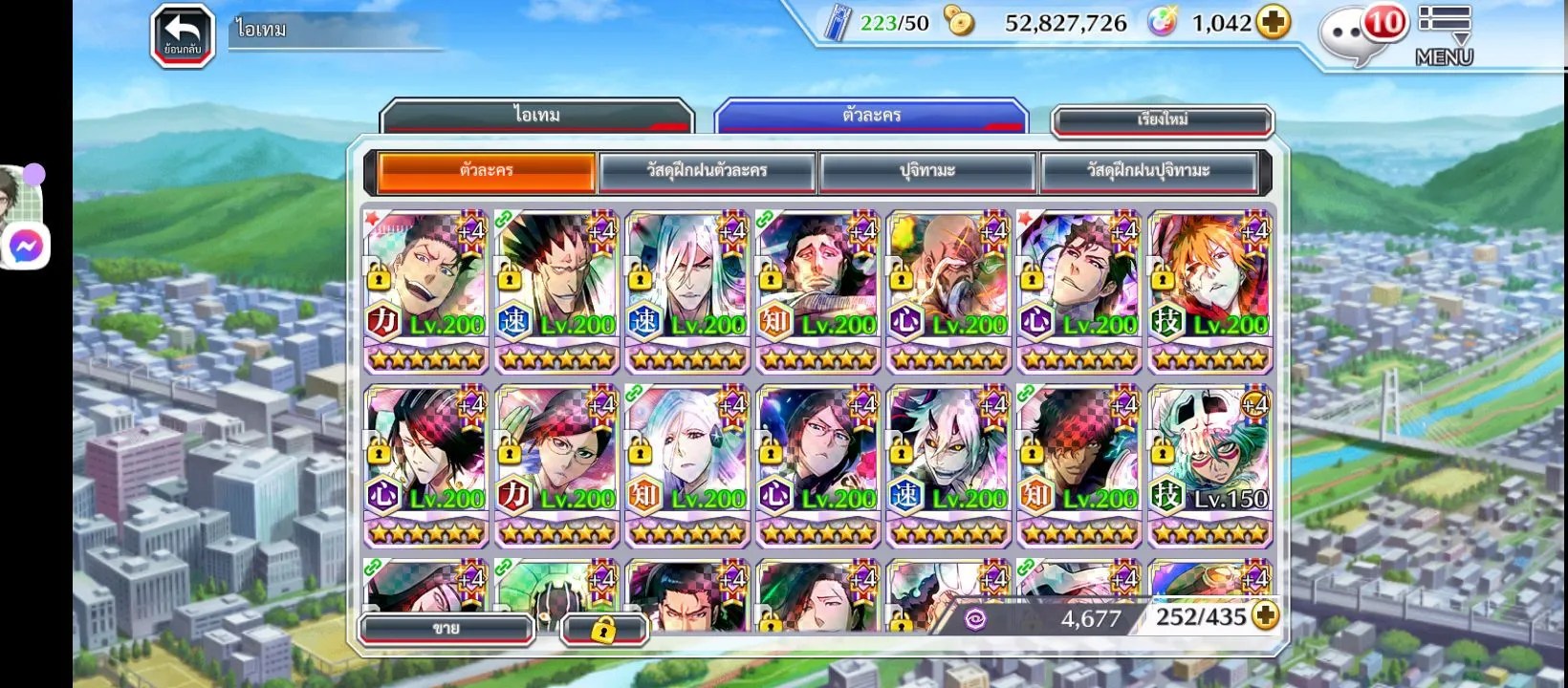The width and height of the screenshot is (1568, 688).
Task: Choose the Lv.150 masked green-haired character
Action: [1209, 463]
